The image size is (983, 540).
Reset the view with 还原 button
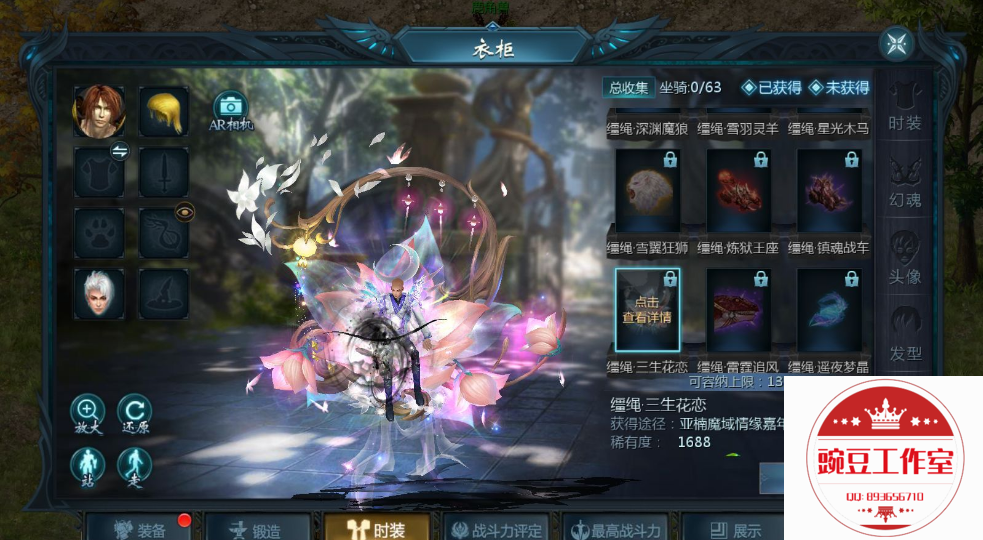coord(135,412)
